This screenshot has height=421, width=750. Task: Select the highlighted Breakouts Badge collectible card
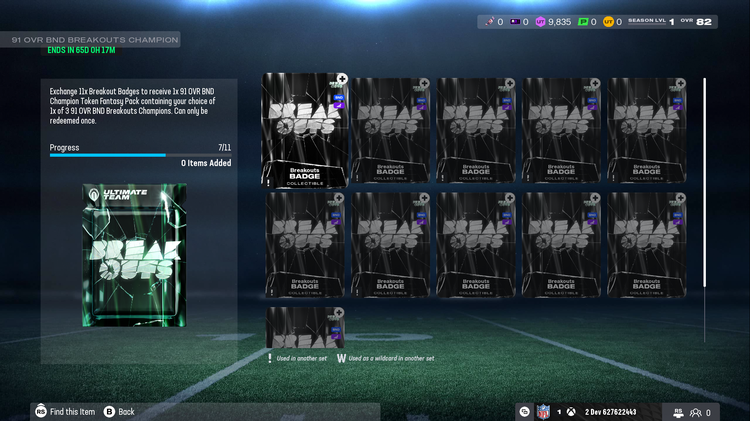305,130
